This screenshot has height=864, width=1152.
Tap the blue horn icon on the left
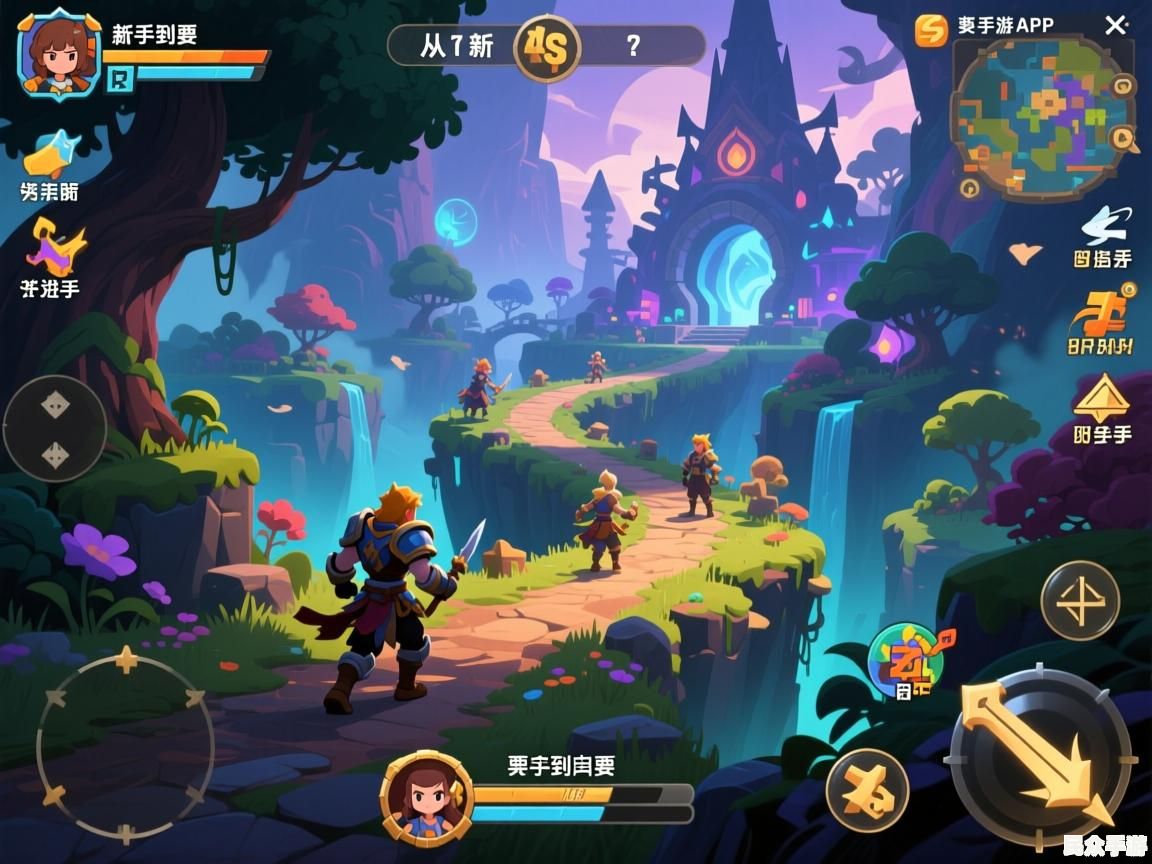click(50, 154)
